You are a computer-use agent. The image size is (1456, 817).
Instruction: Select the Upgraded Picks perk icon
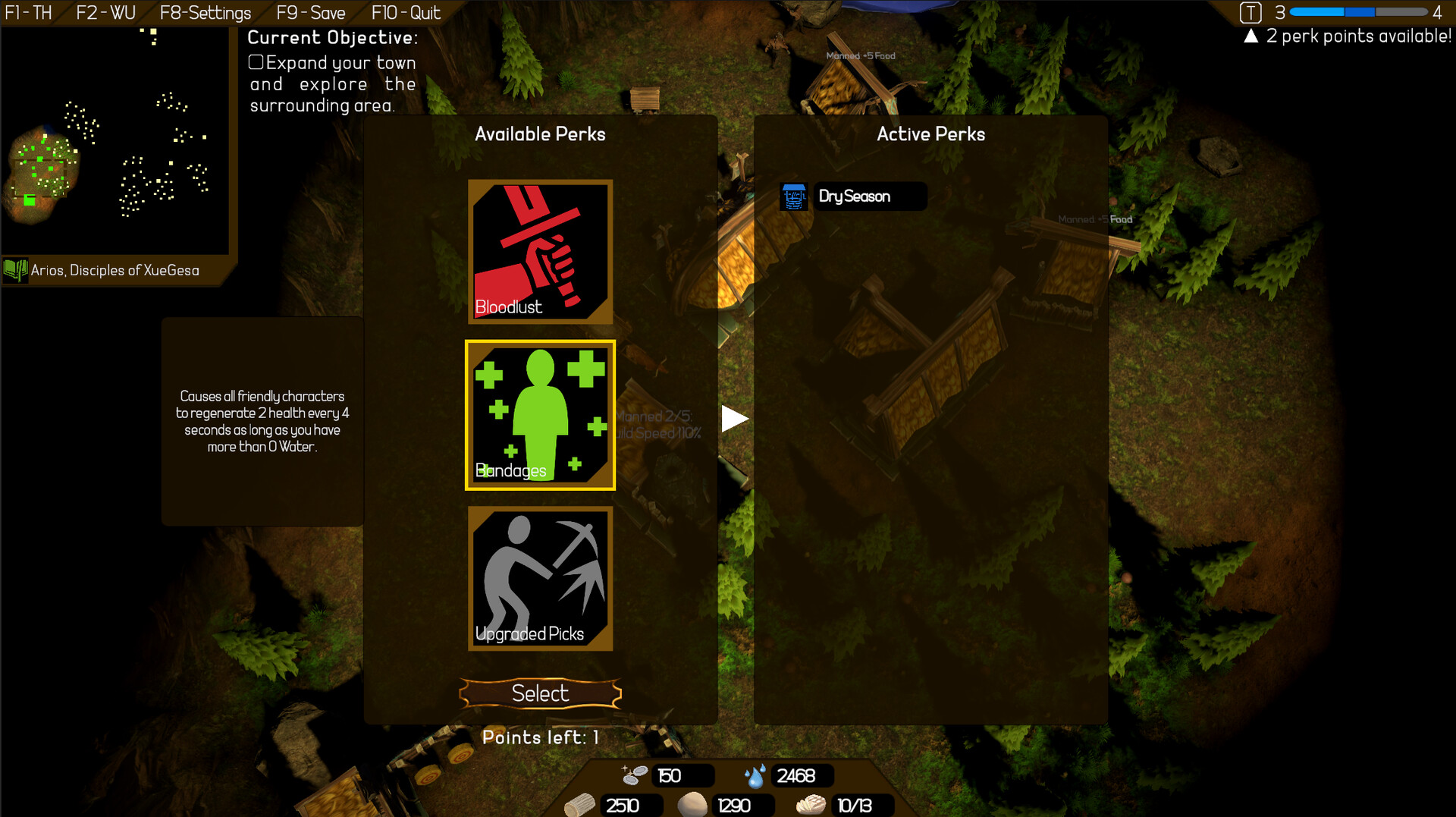(540, 577)
